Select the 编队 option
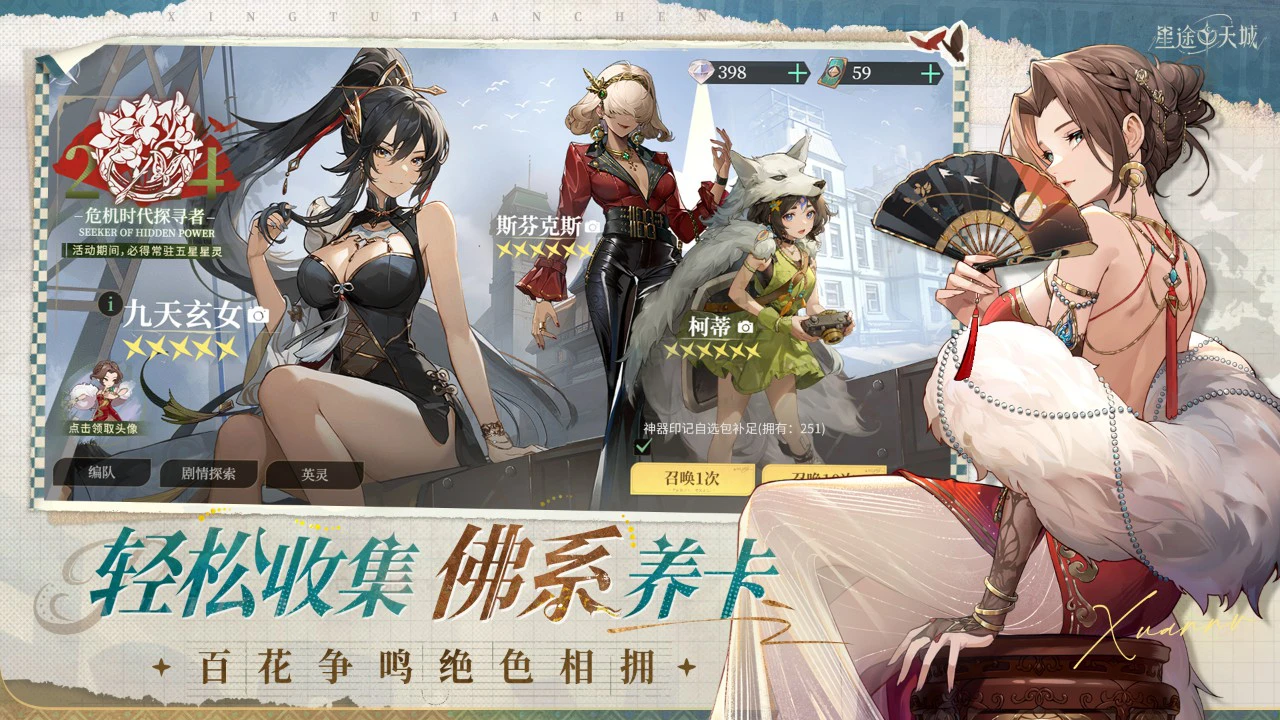Screen dimensions: 1280x720 (105, 474)
